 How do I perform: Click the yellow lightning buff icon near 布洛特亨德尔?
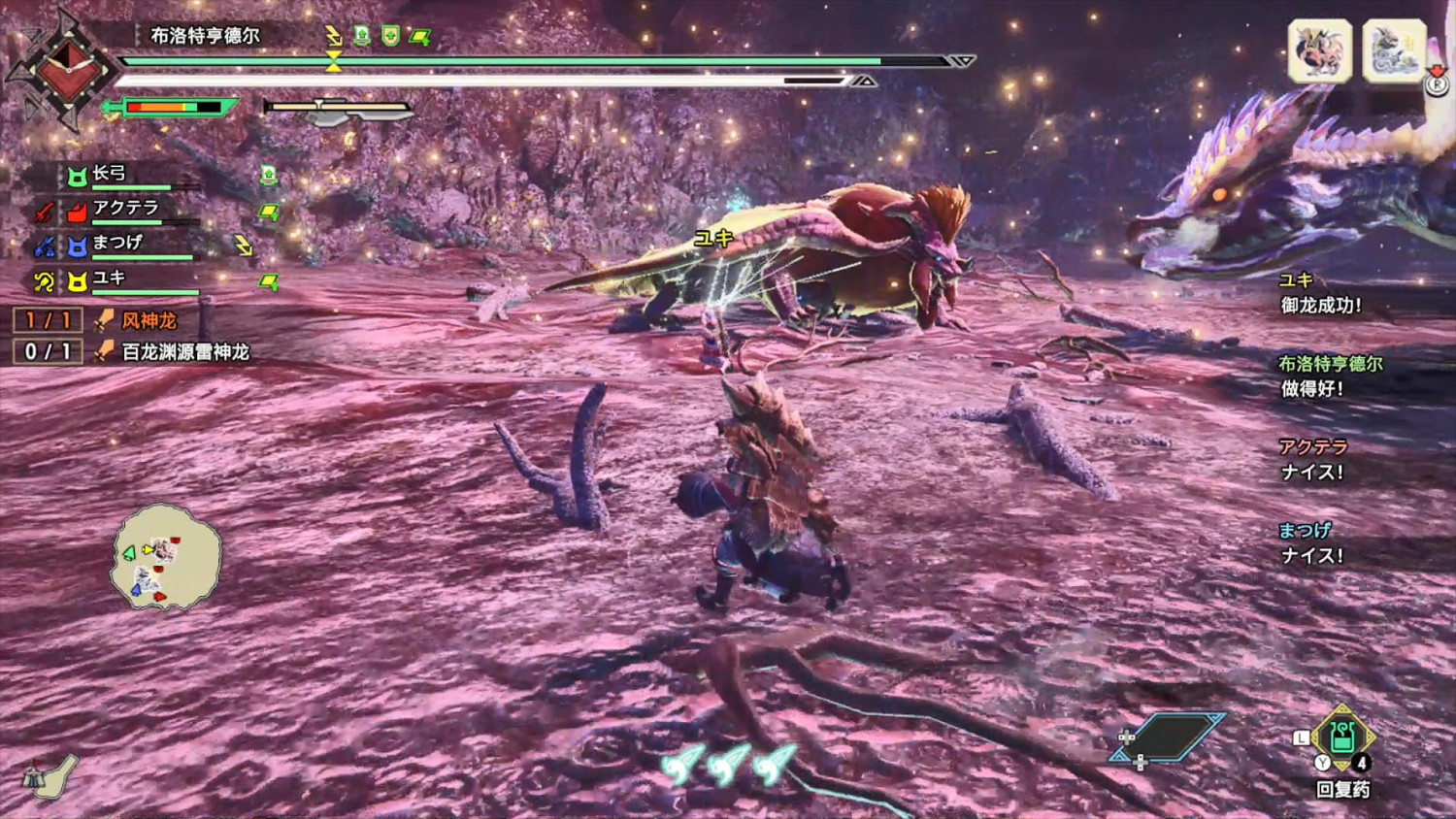coord(331,35)
